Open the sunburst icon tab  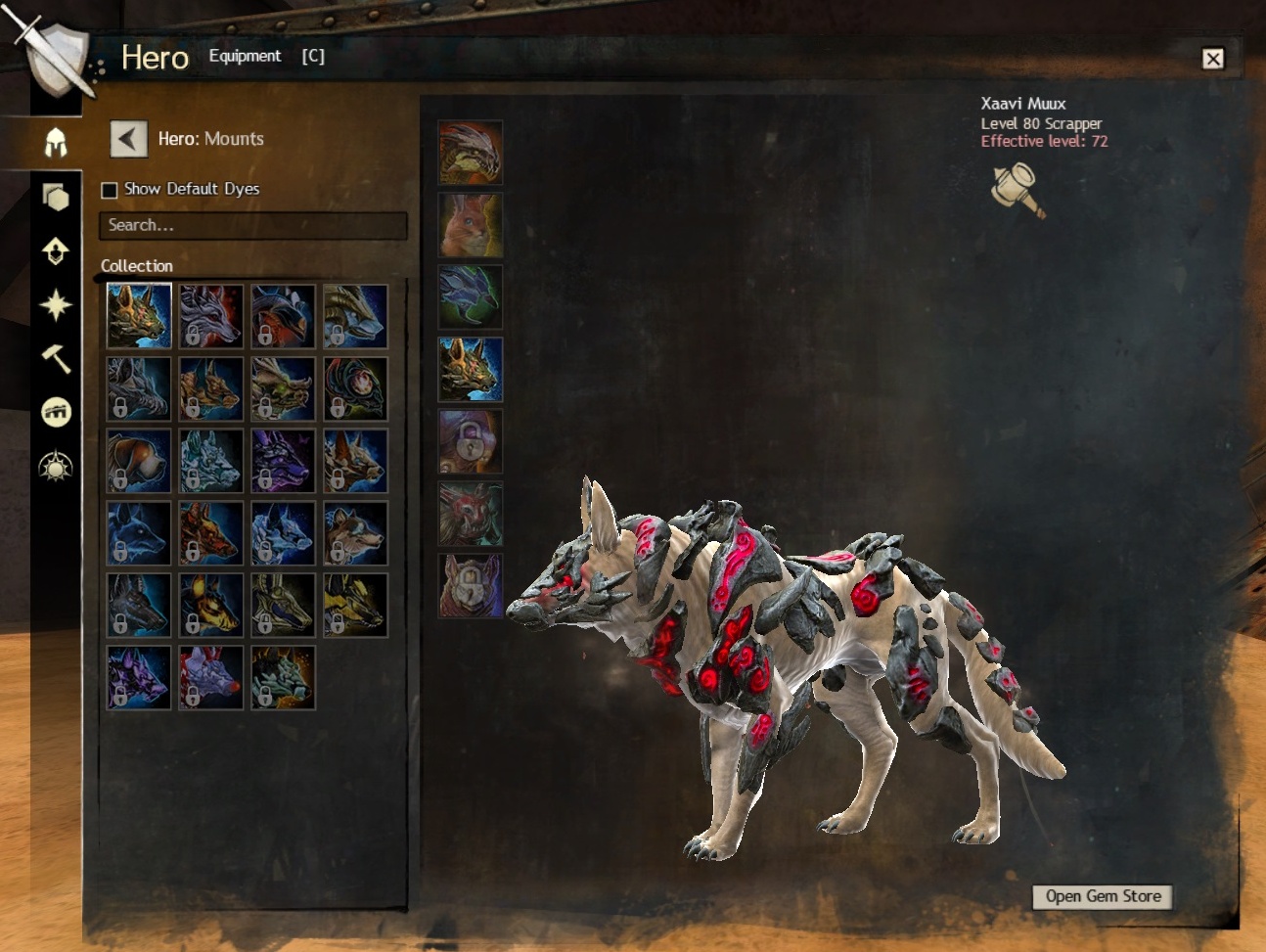56,467
